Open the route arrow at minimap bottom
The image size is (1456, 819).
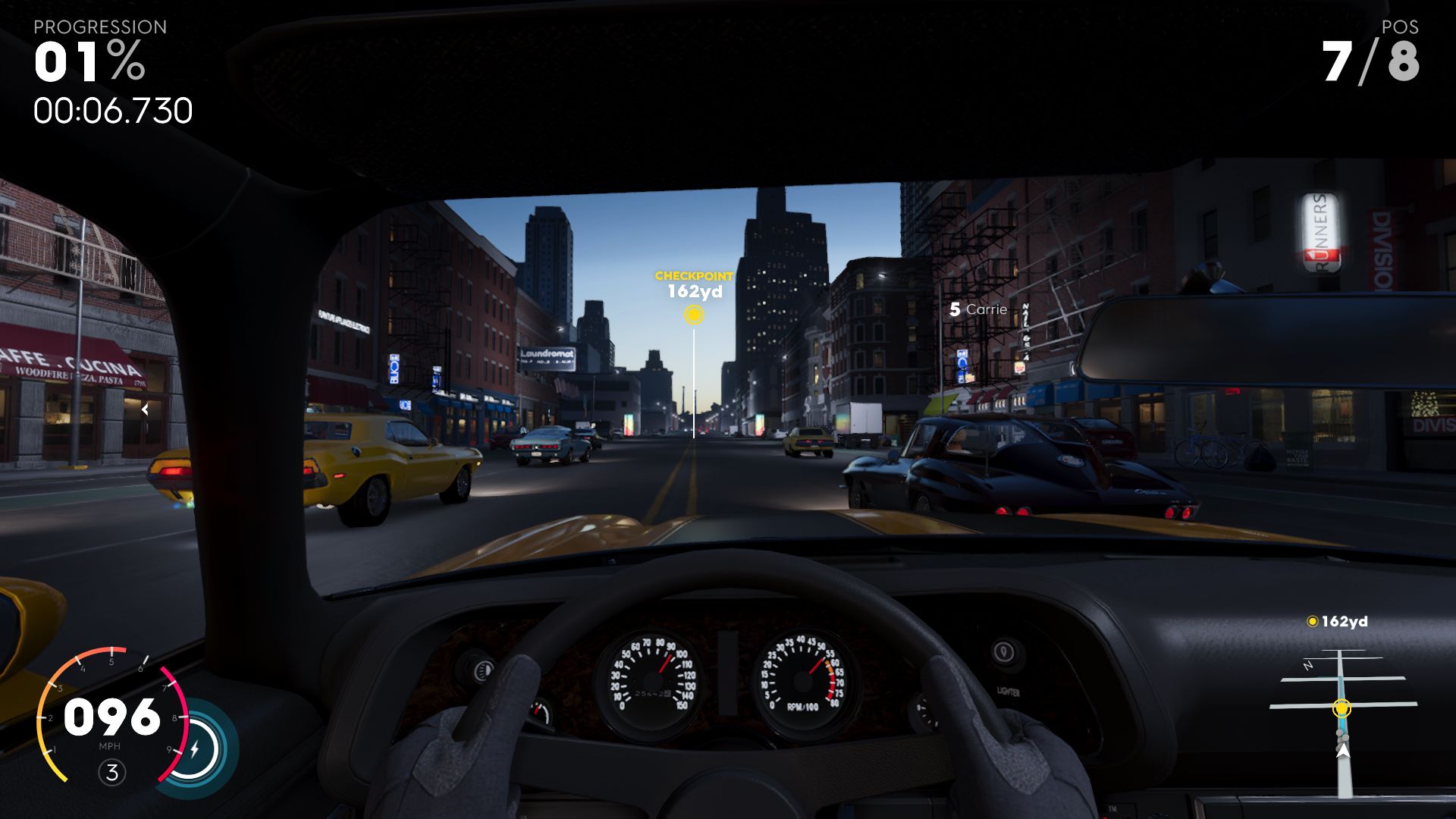pyautogui.click(x=1343, y=751)
